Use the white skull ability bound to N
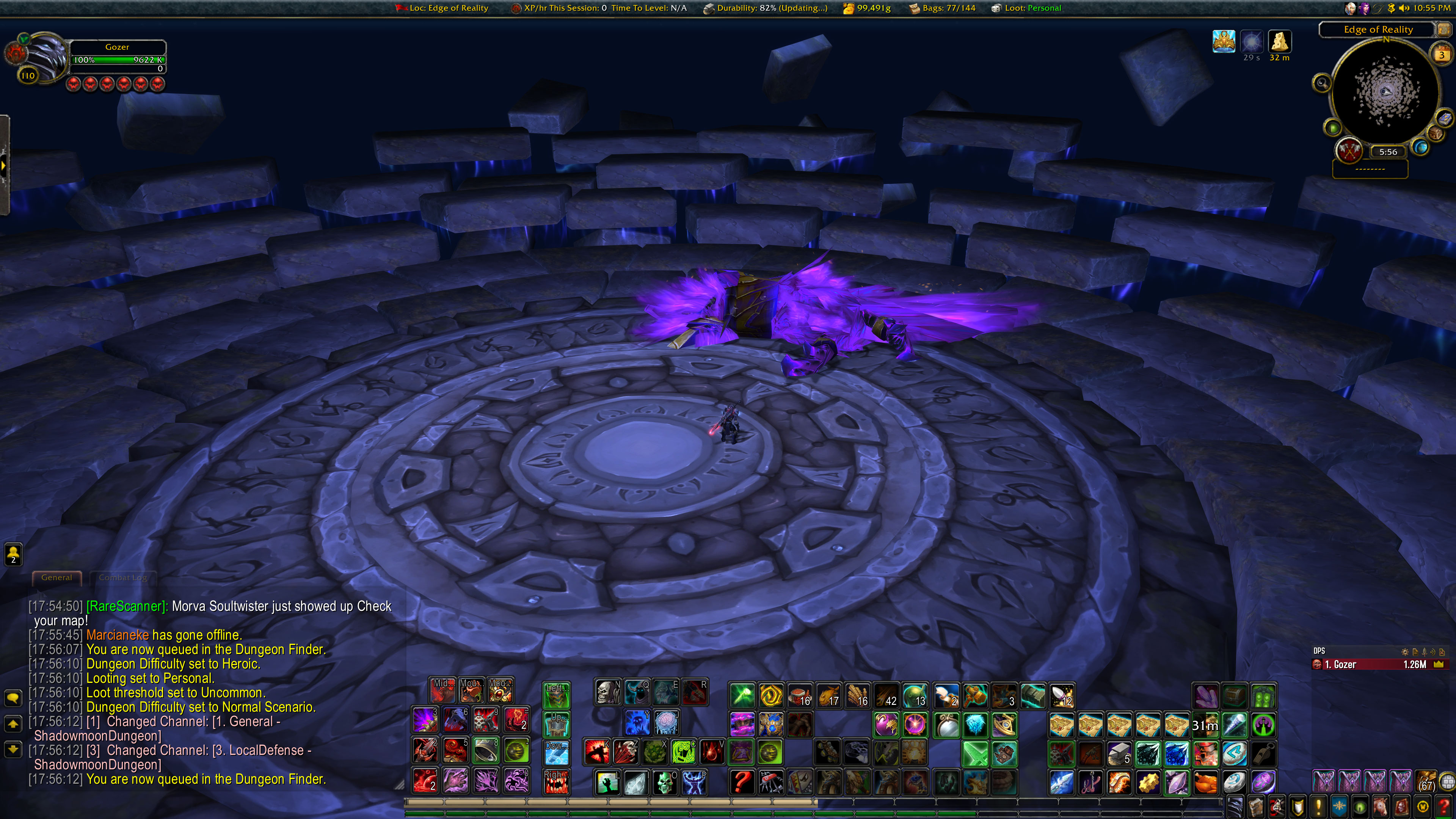The height and width of the screenshot is (819, 1456). (x=607, y=693)
